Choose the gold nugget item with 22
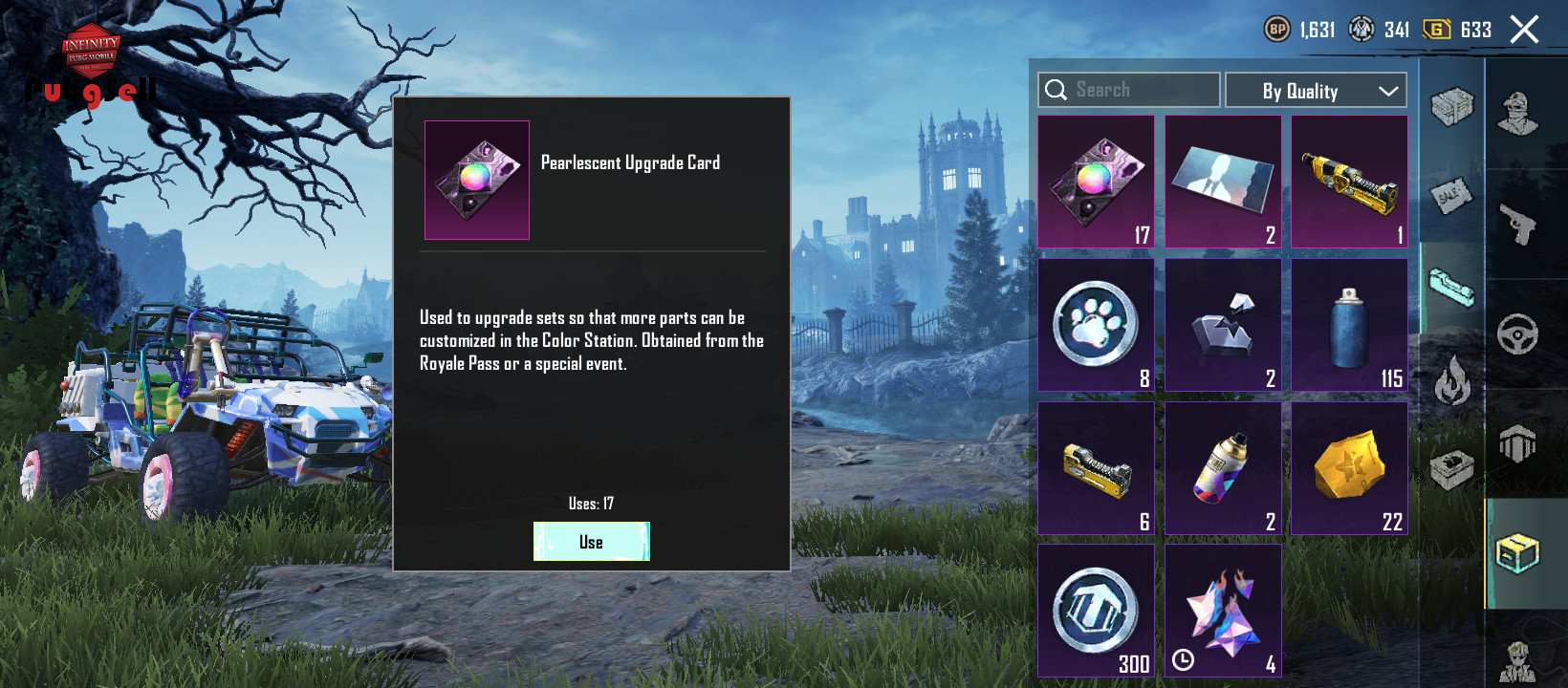Viewport: 1568px width, 688px height. [1349, 468]
